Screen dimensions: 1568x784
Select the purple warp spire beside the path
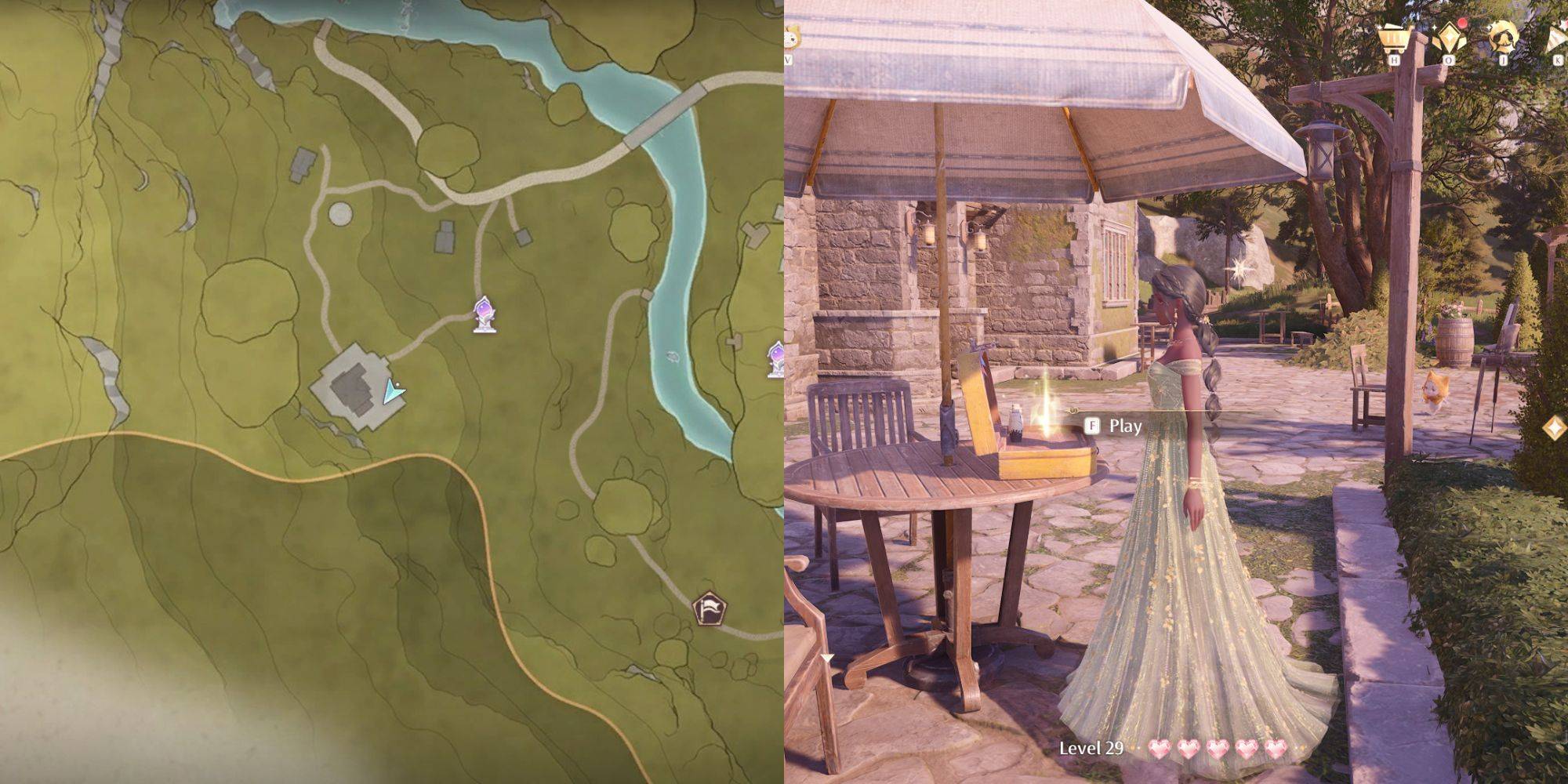pos(485,314)
